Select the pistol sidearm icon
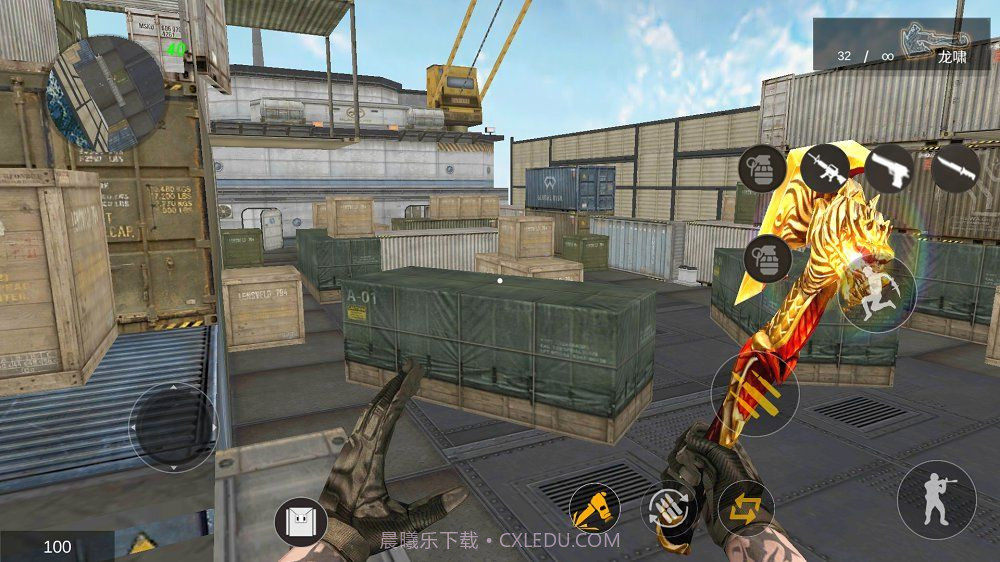 click(888, 167)
